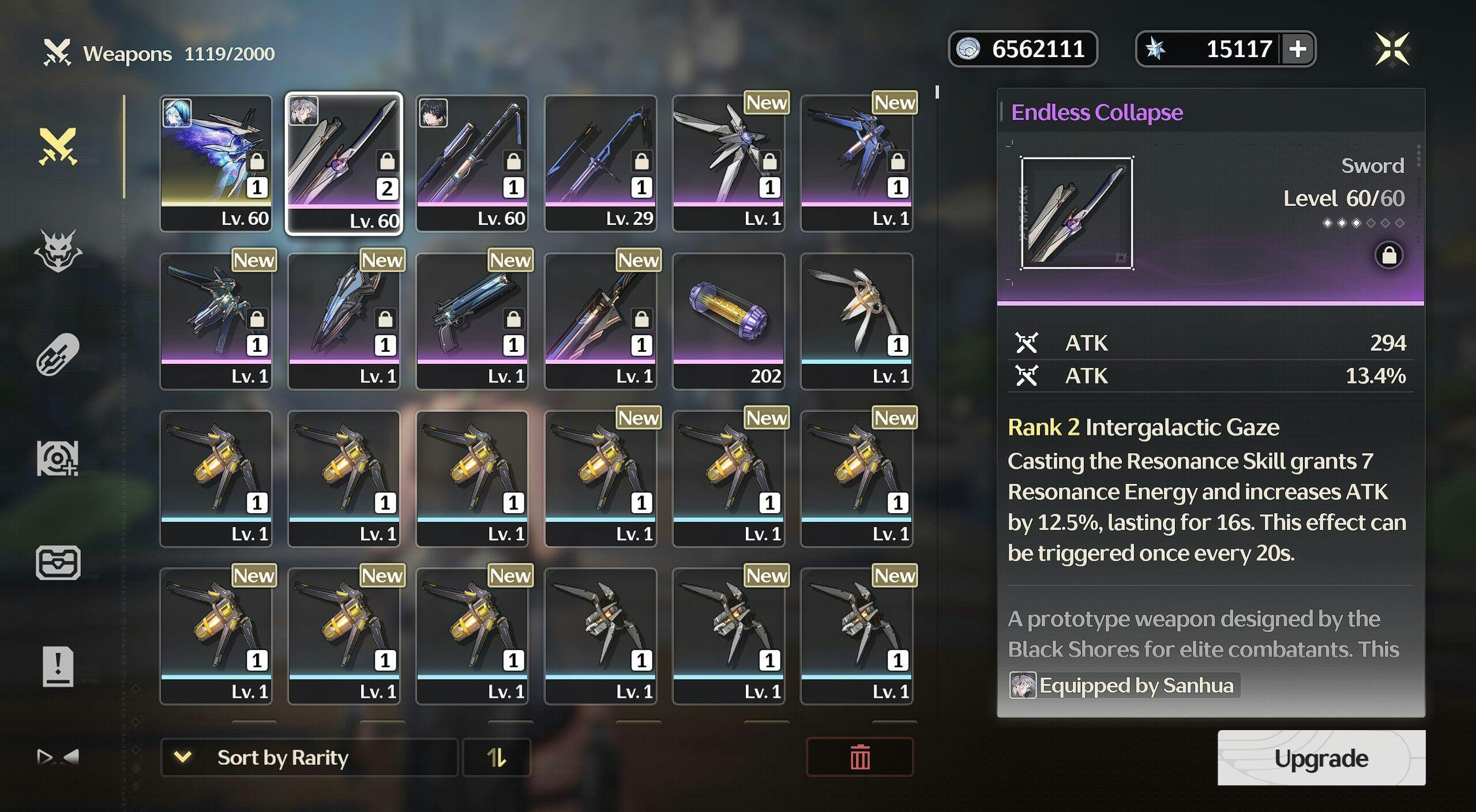
Task: Open the red trash discard mode
Action: pyautogui.click(x=859, y=757)
